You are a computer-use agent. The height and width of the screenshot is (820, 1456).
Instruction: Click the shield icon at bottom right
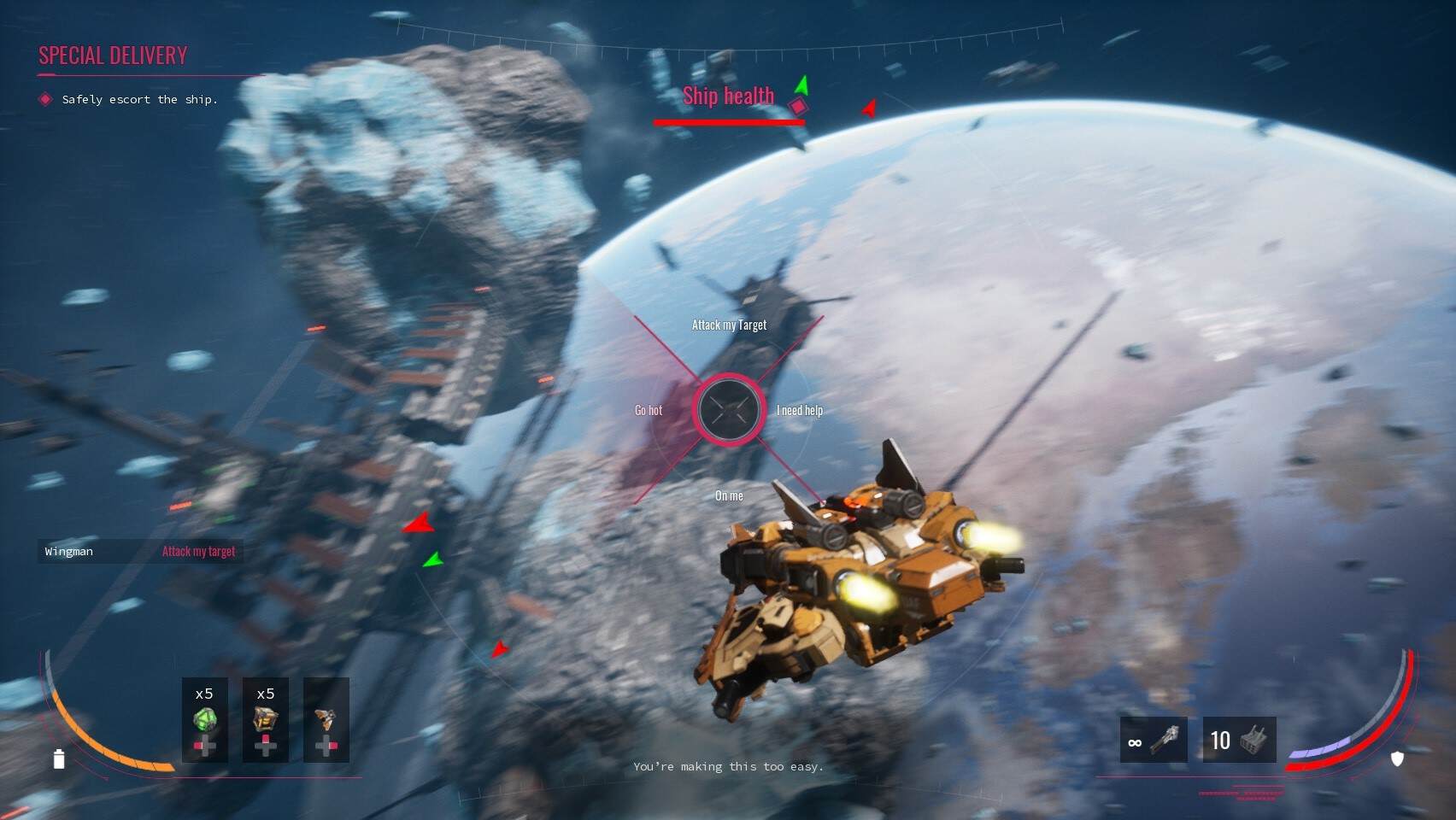pyautogui.click(x=1398, y=758)
